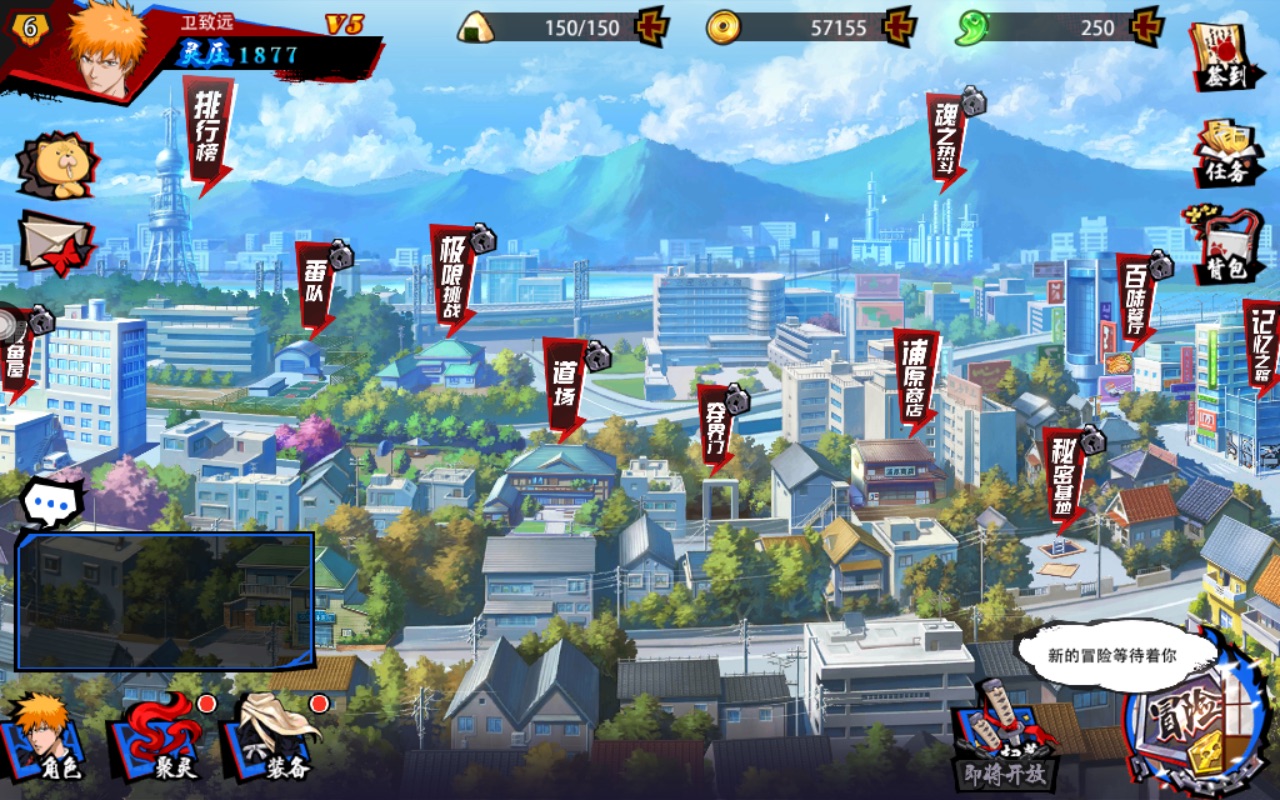Screen dimensions: 1280x800
Task: Open the mail envelope icon
Action: (55, 243)
